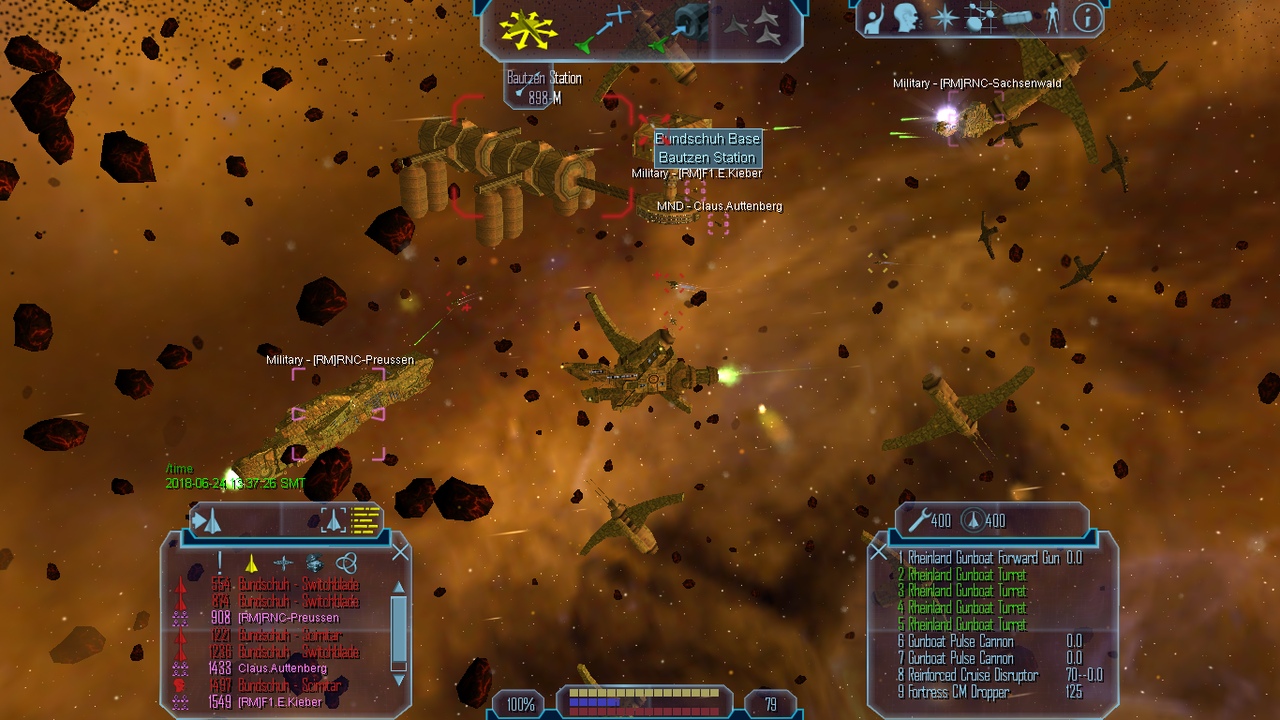Filter contacts by ships with yellow ship icon
The width and height of the screenshot is (1280, 720).
pyautogui.click(x=252, y=564)
